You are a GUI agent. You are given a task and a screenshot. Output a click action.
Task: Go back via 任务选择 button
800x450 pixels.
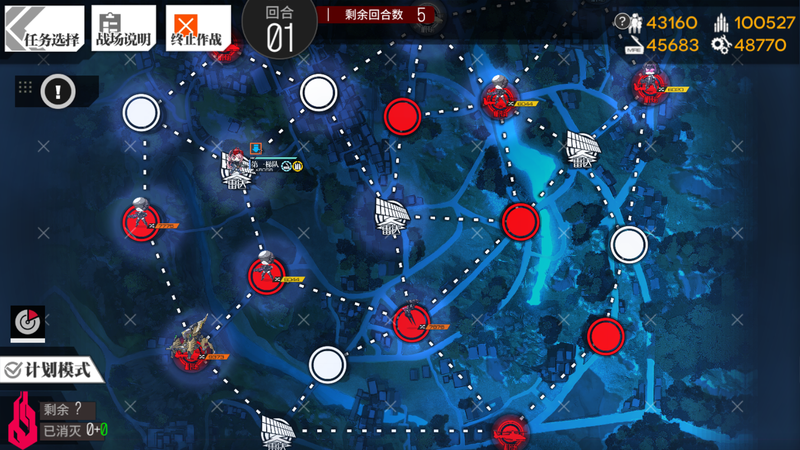coord(43,28)
